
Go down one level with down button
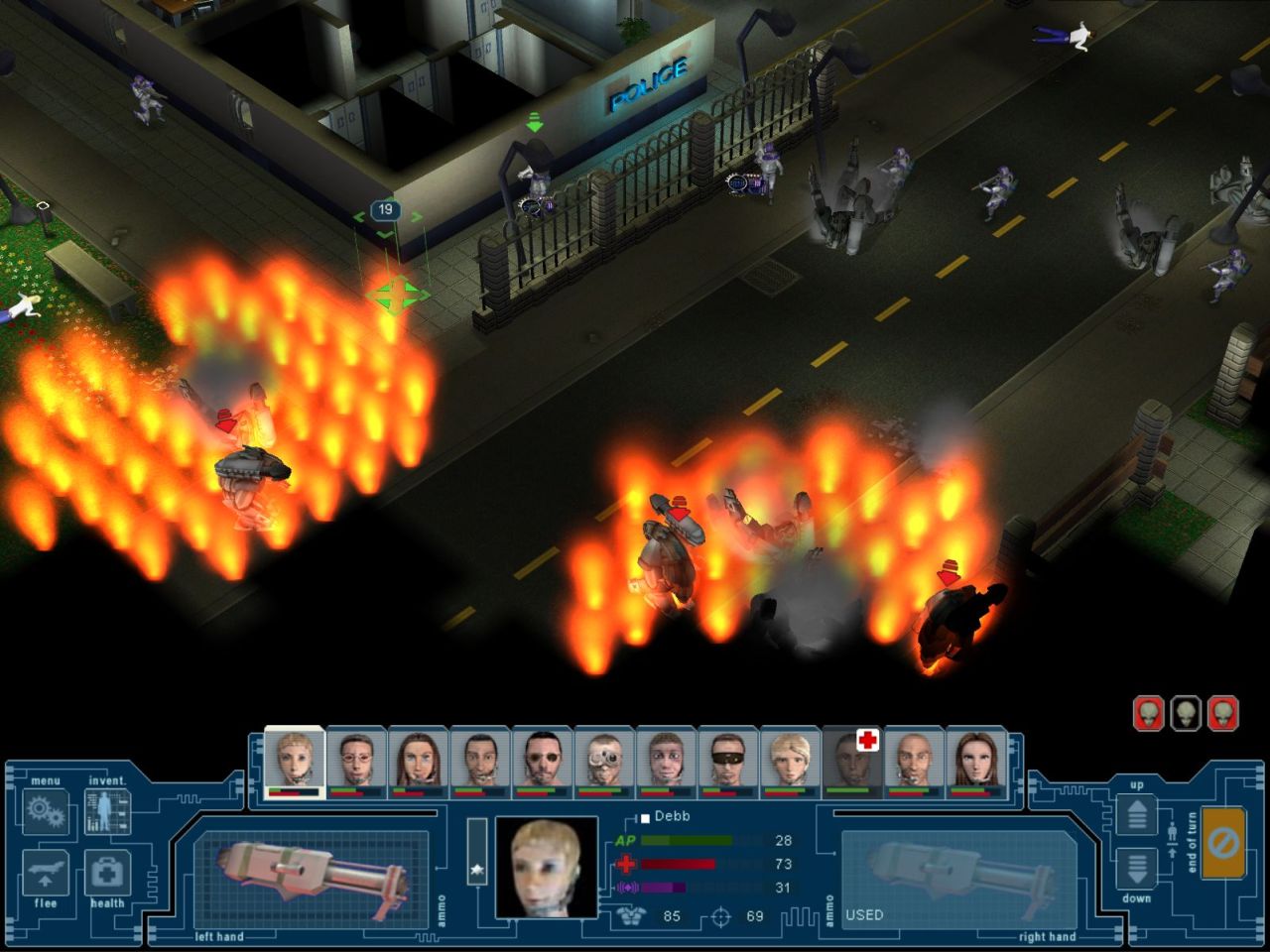click(x=1136, y=869)
